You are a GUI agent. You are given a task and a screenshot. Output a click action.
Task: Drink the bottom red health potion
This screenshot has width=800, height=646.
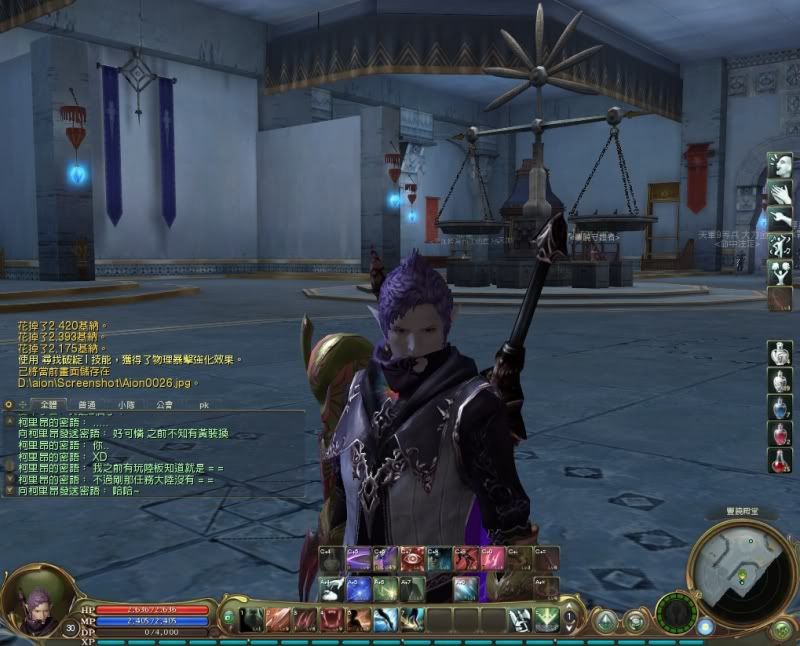click(780, 460)
